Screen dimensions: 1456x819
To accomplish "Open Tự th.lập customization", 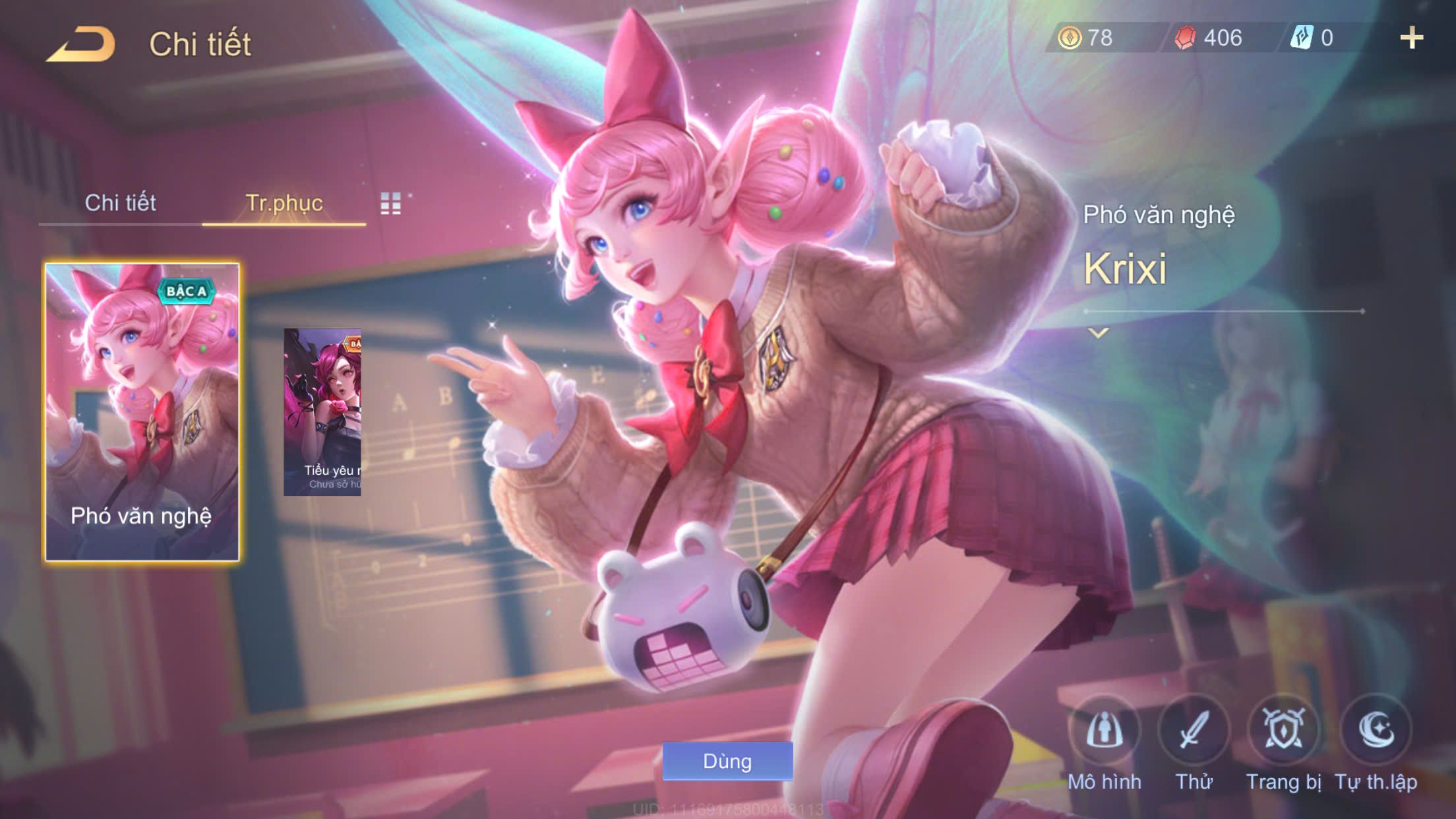I will click(1376, 731).
